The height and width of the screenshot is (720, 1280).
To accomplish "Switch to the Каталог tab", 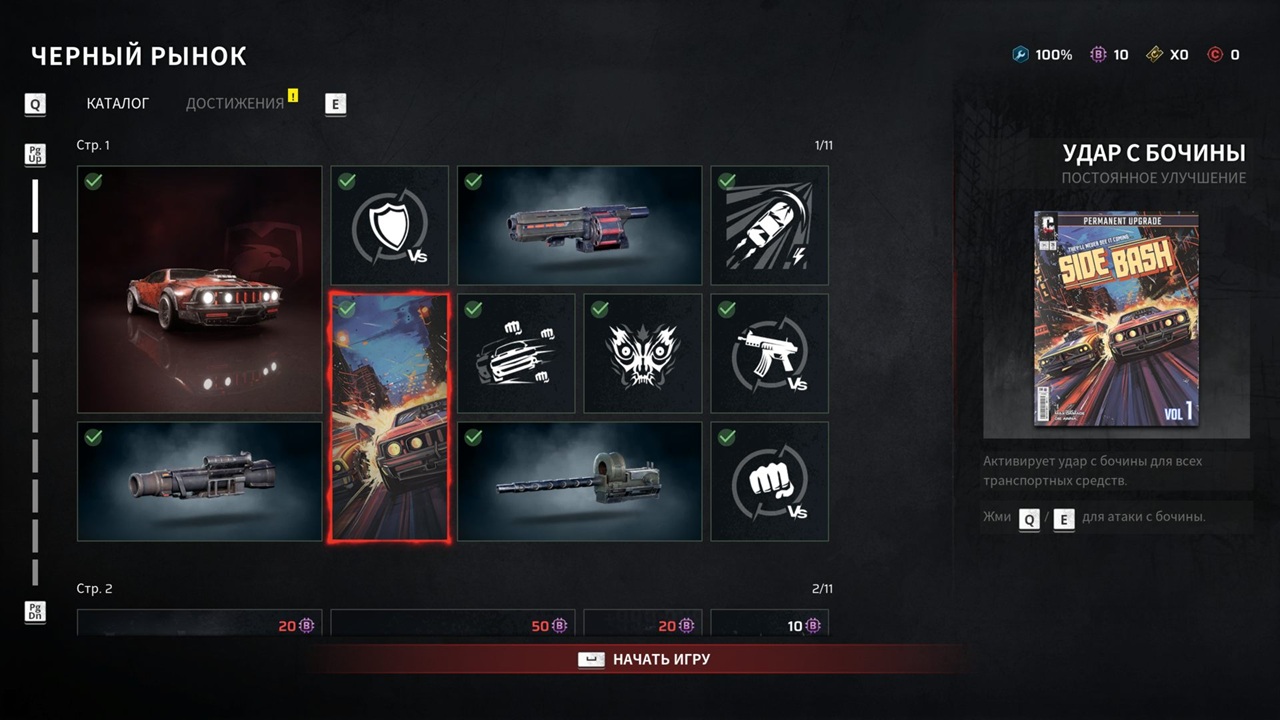I will (x=118, y=103).
